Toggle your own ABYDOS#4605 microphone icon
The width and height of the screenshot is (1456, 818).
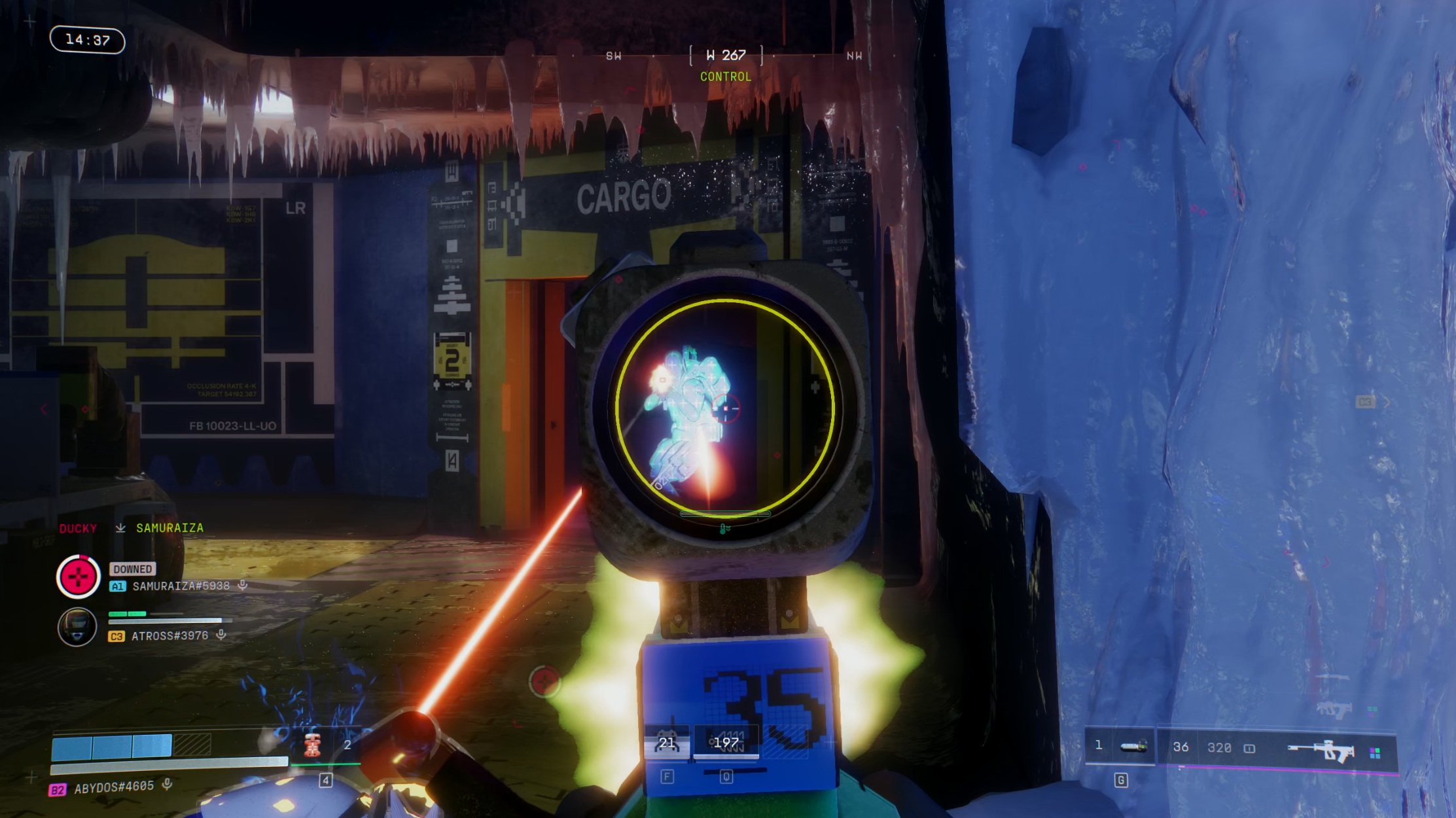click(x=168, y=785)
